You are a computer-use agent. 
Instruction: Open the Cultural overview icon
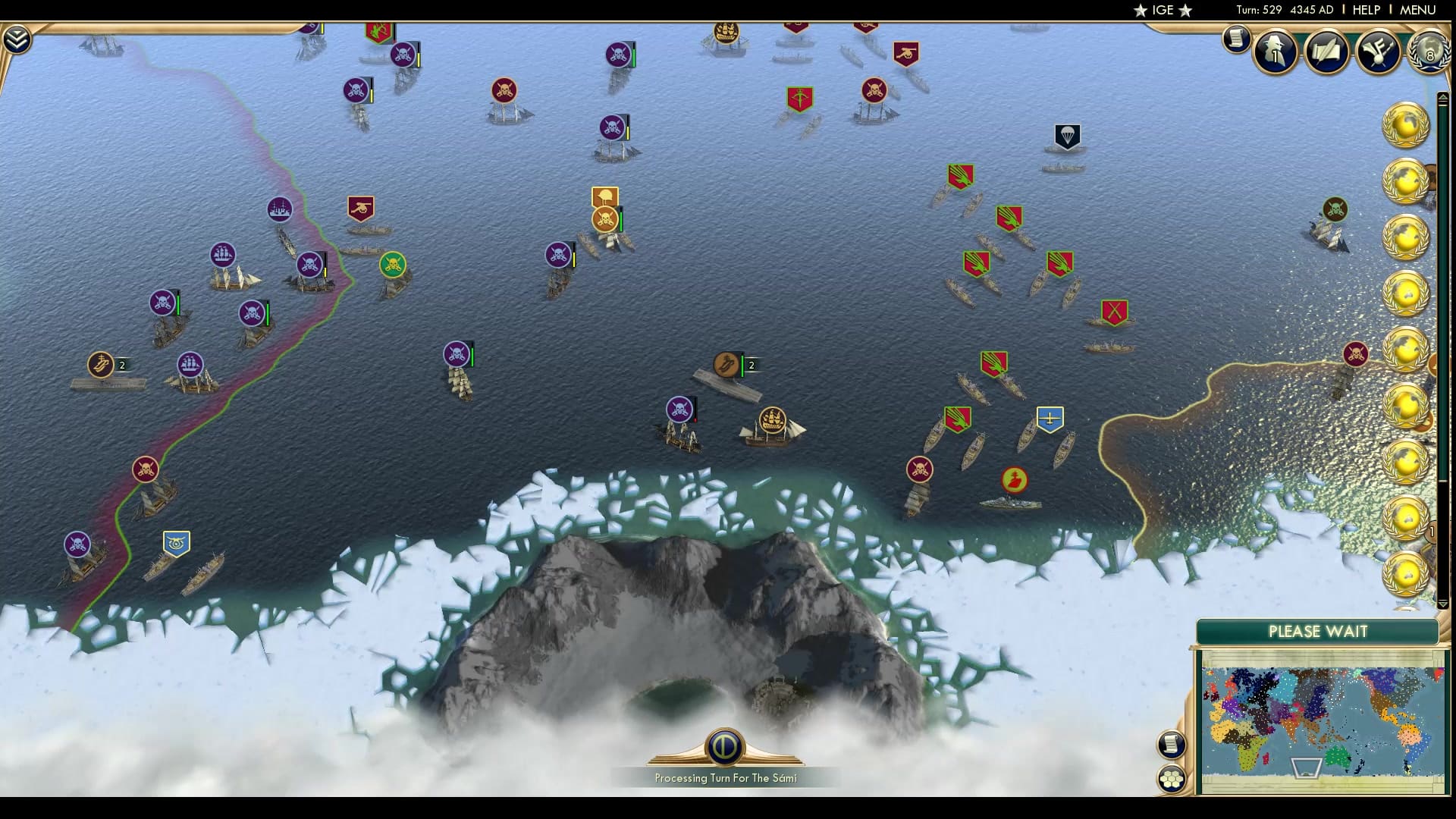click(1380, 52)
